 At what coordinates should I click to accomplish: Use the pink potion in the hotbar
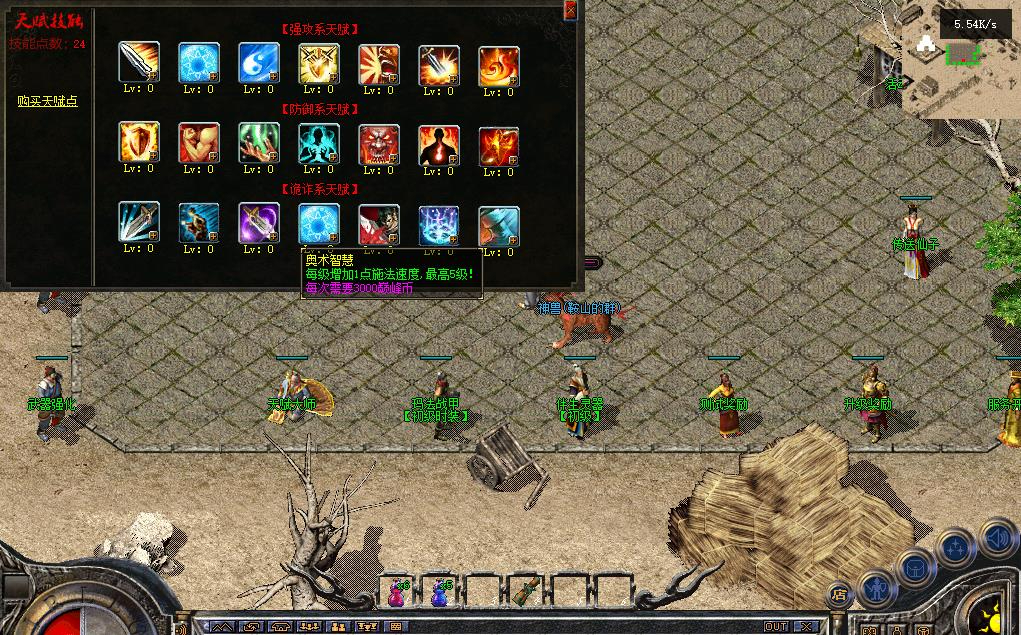point(396,592)
